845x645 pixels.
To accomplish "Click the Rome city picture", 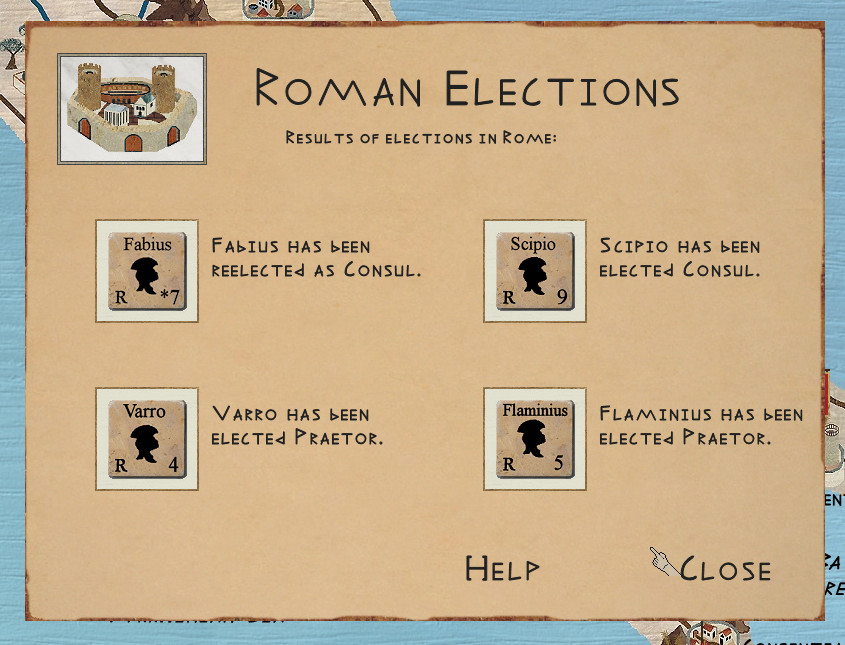I will (x=132, y=108).
